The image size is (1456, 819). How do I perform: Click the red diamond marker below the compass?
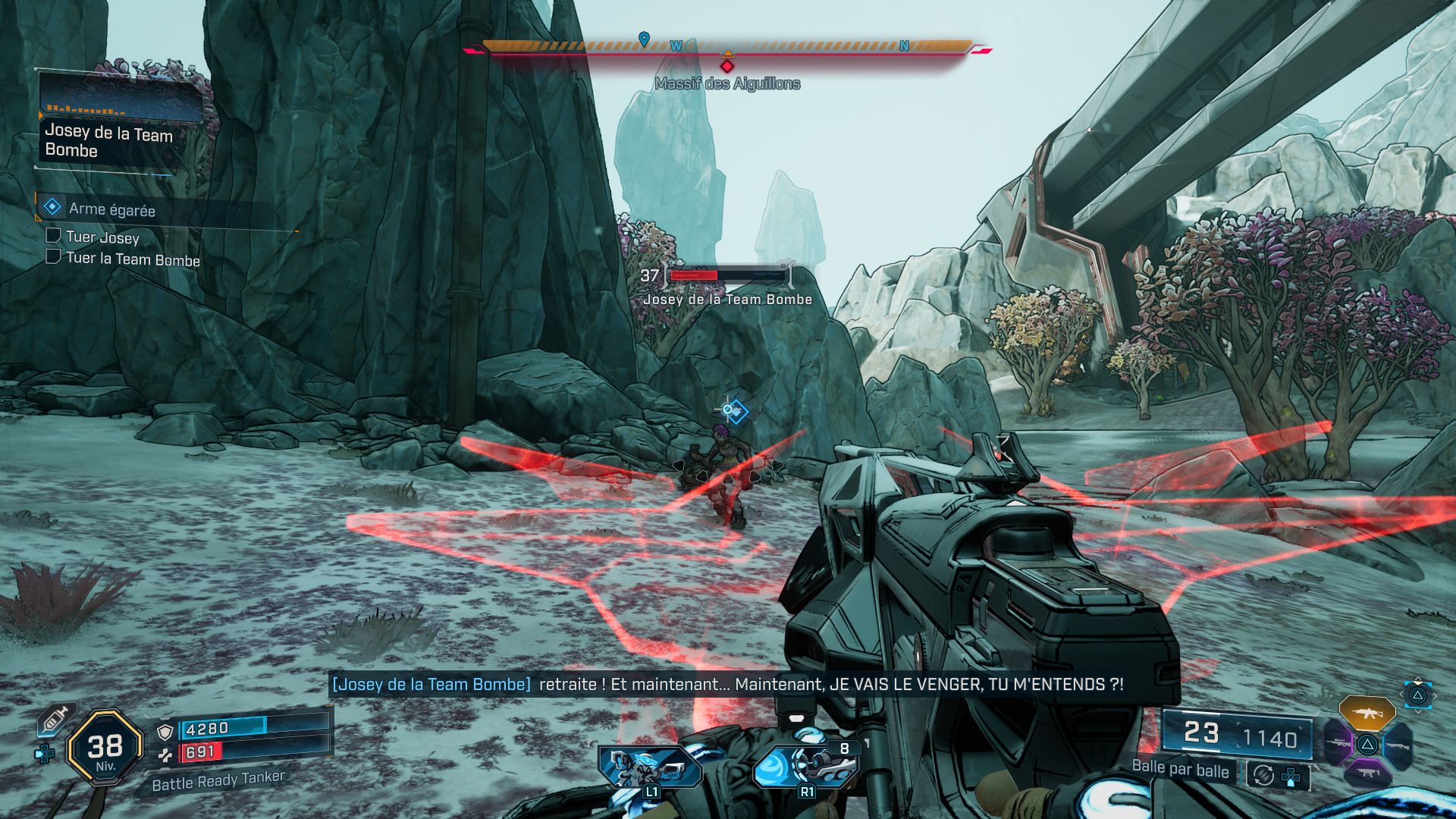point(727,66)
